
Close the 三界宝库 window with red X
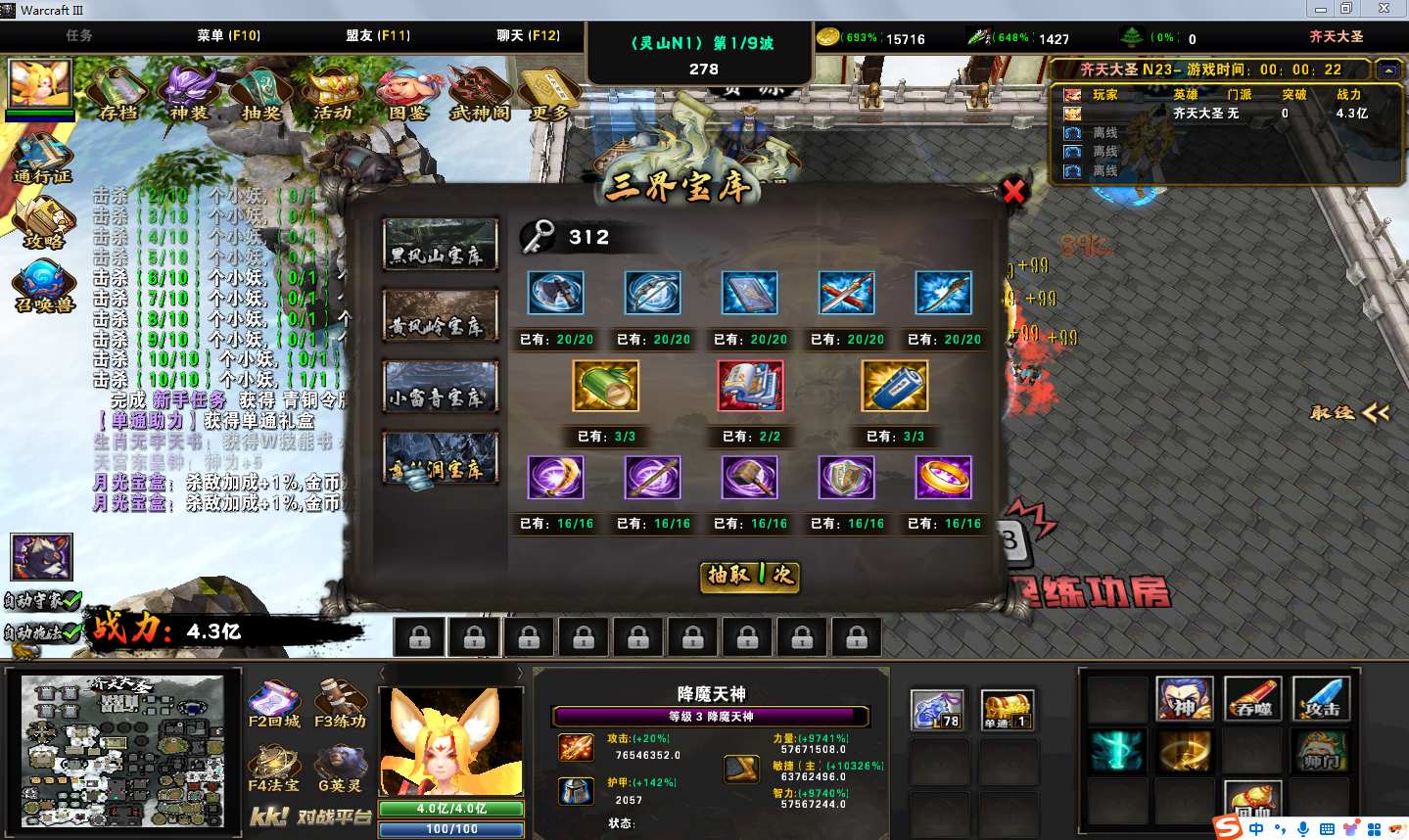click(x=1013, y=191)
